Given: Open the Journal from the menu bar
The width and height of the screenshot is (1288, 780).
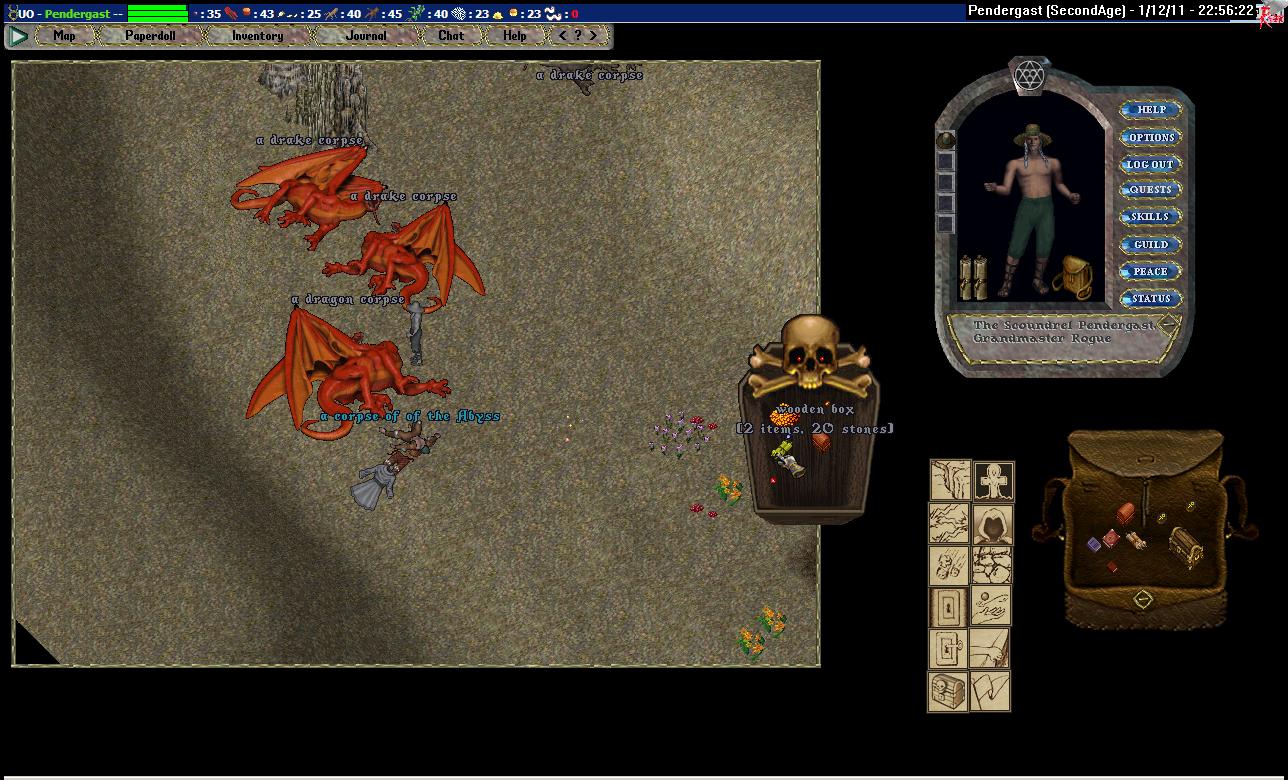Looking at the screenshot, I should (x=366, y=36).
